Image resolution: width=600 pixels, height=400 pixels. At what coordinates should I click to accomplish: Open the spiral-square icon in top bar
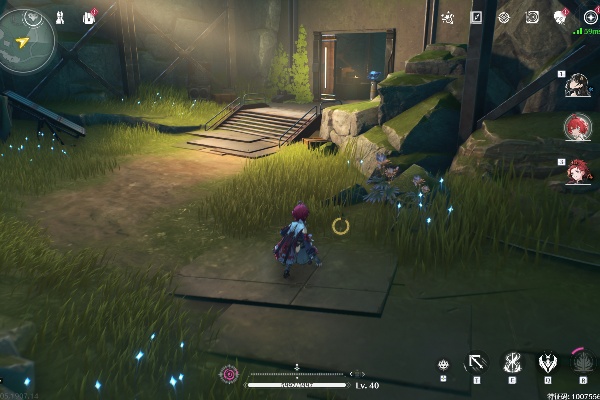click(x=532, y=17)
